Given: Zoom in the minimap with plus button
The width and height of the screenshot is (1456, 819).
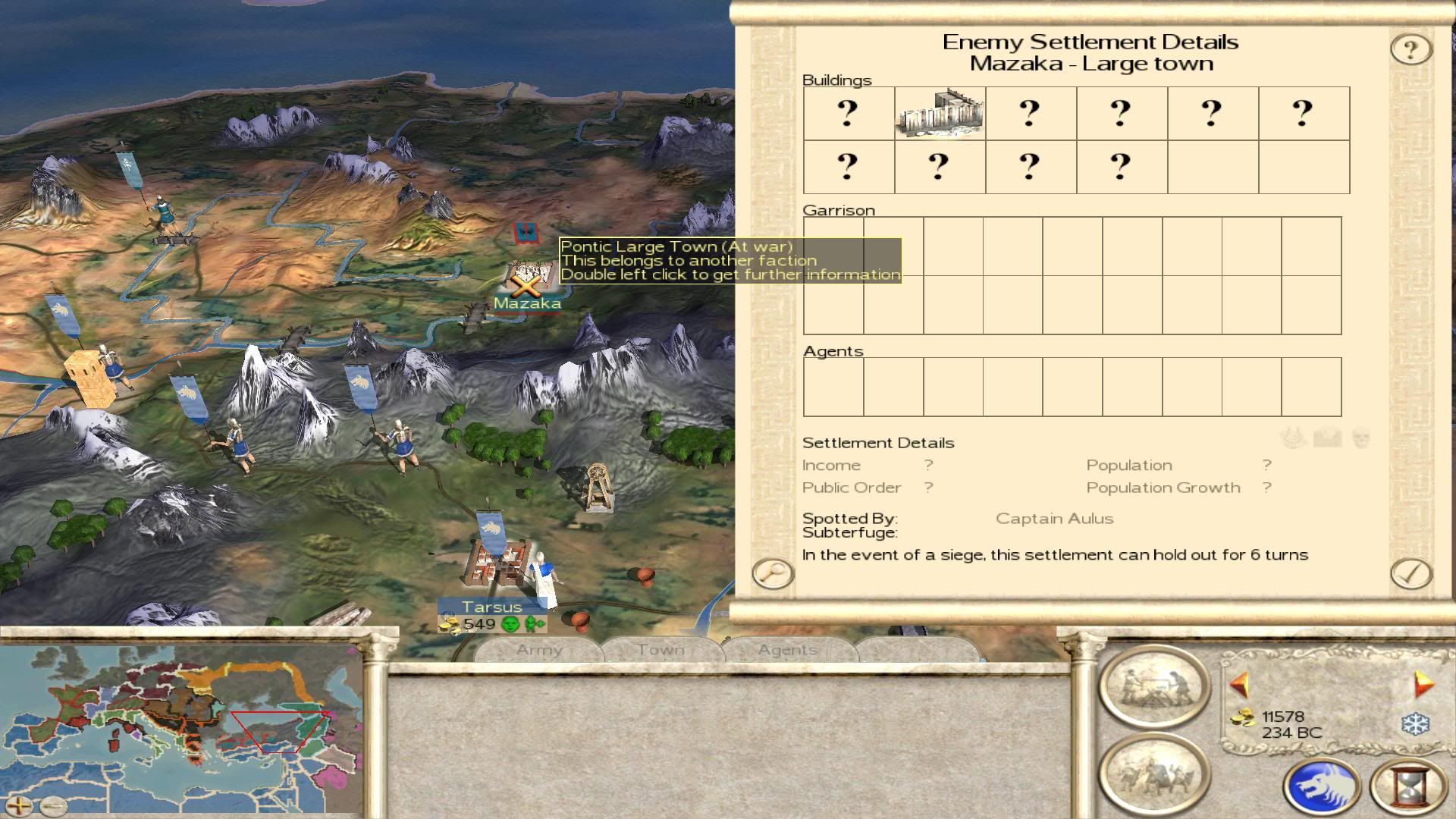Looking at the screenshot, I should (18, 805).
